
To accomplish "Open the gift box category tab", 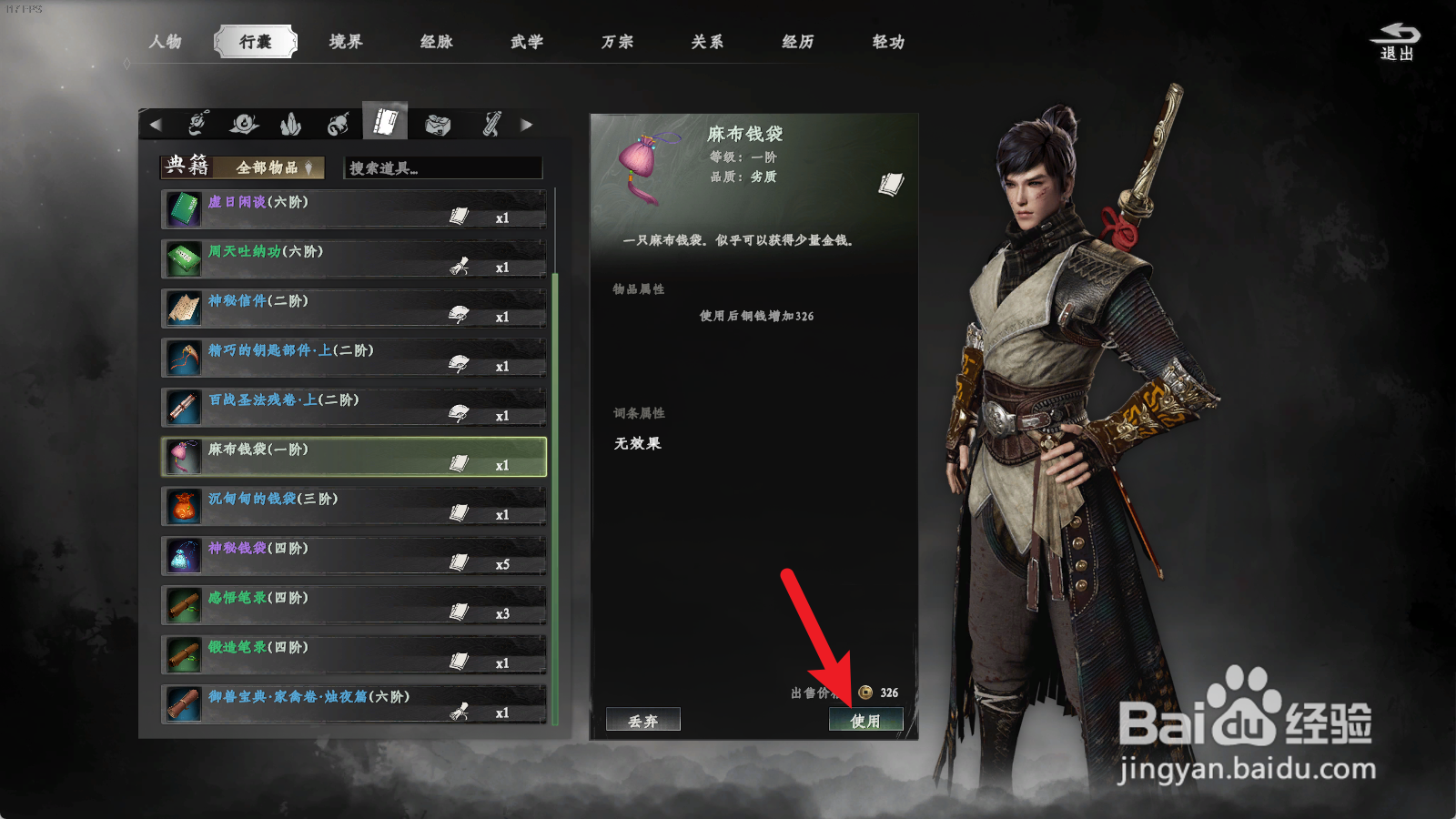I will 438,125.
